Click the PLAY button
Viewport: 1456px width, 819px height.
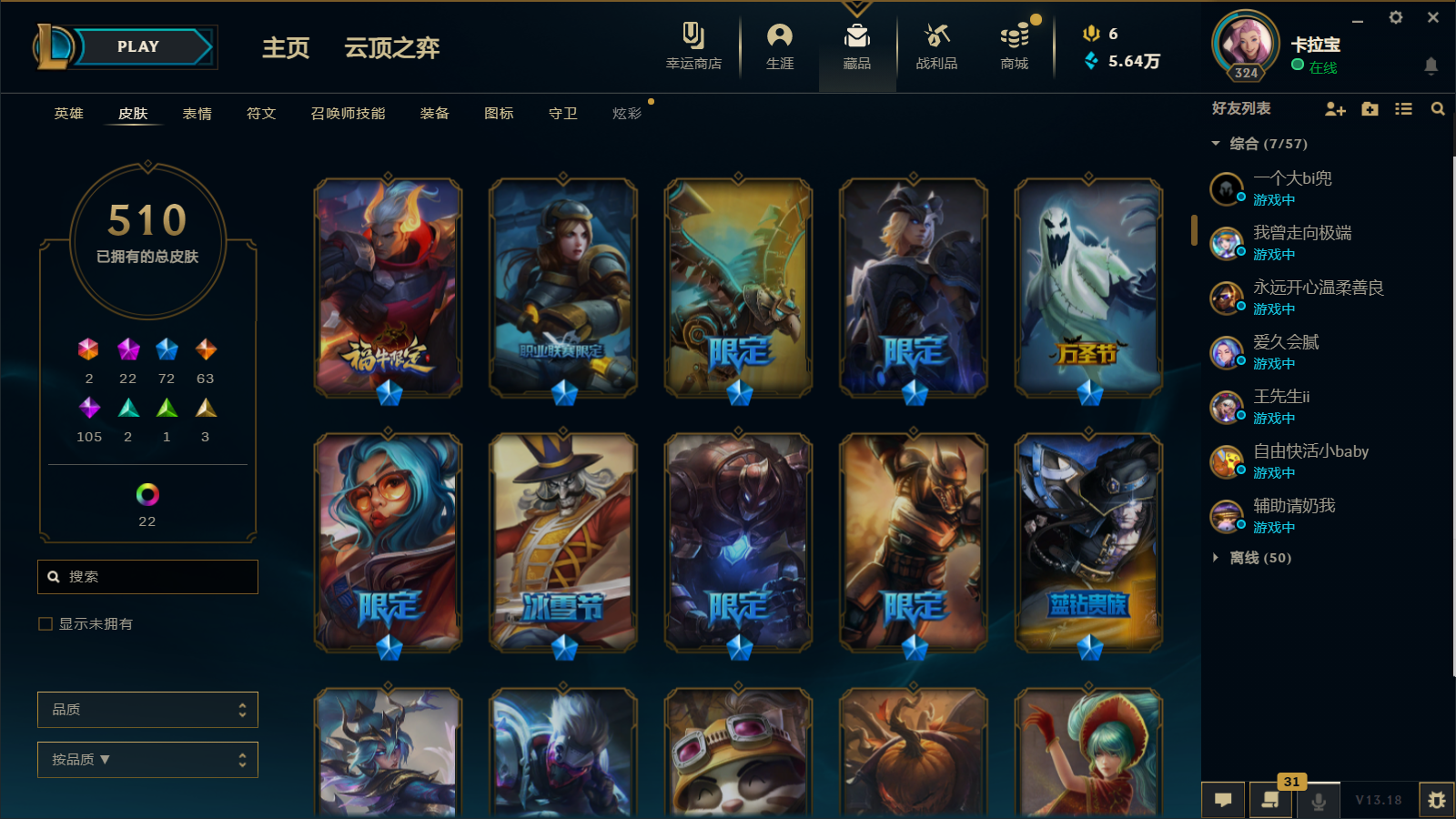tap(138, 47)
